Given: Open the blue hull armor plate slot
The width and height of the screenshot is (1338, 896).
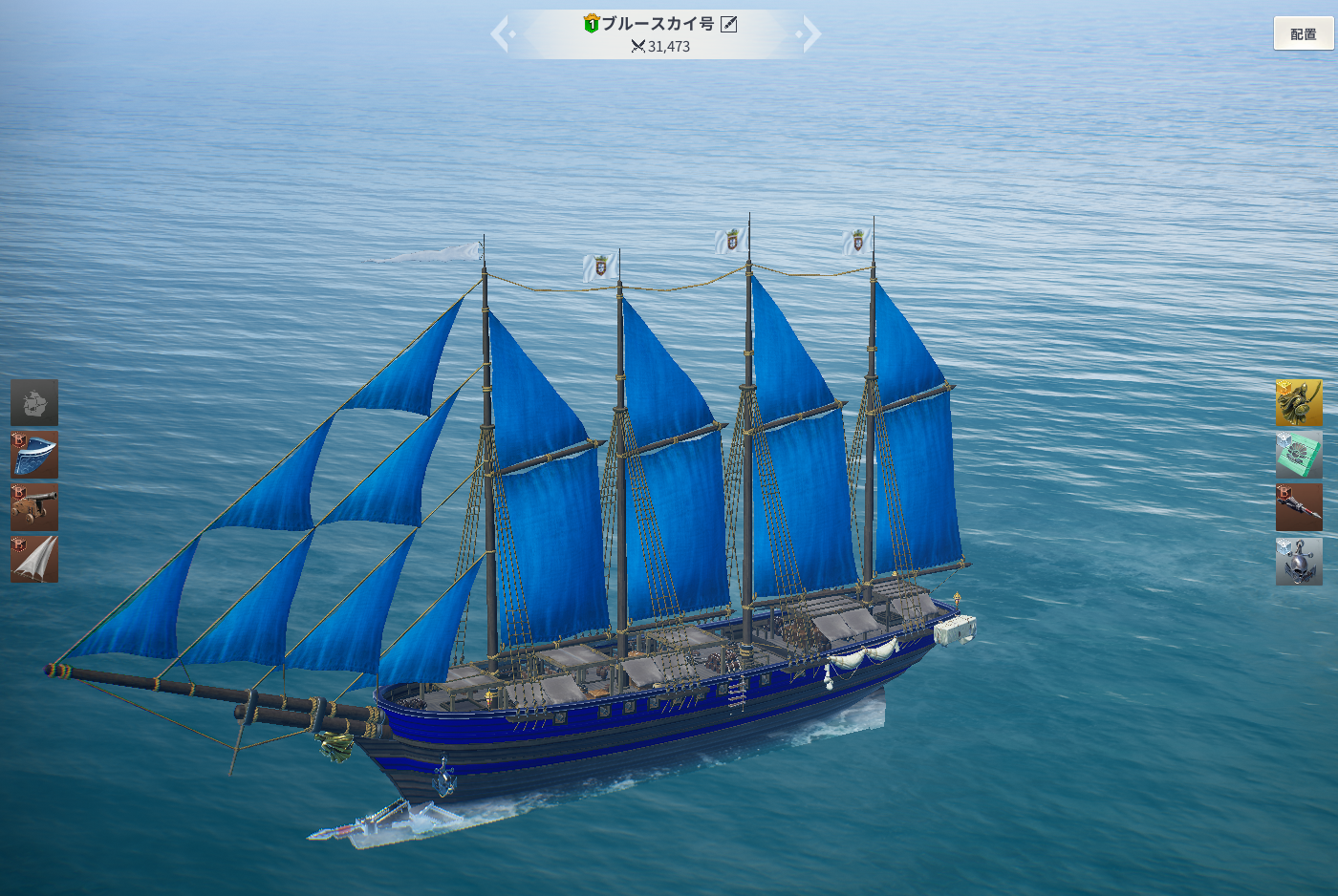Looking at the screenshot, I should point(34,455).
